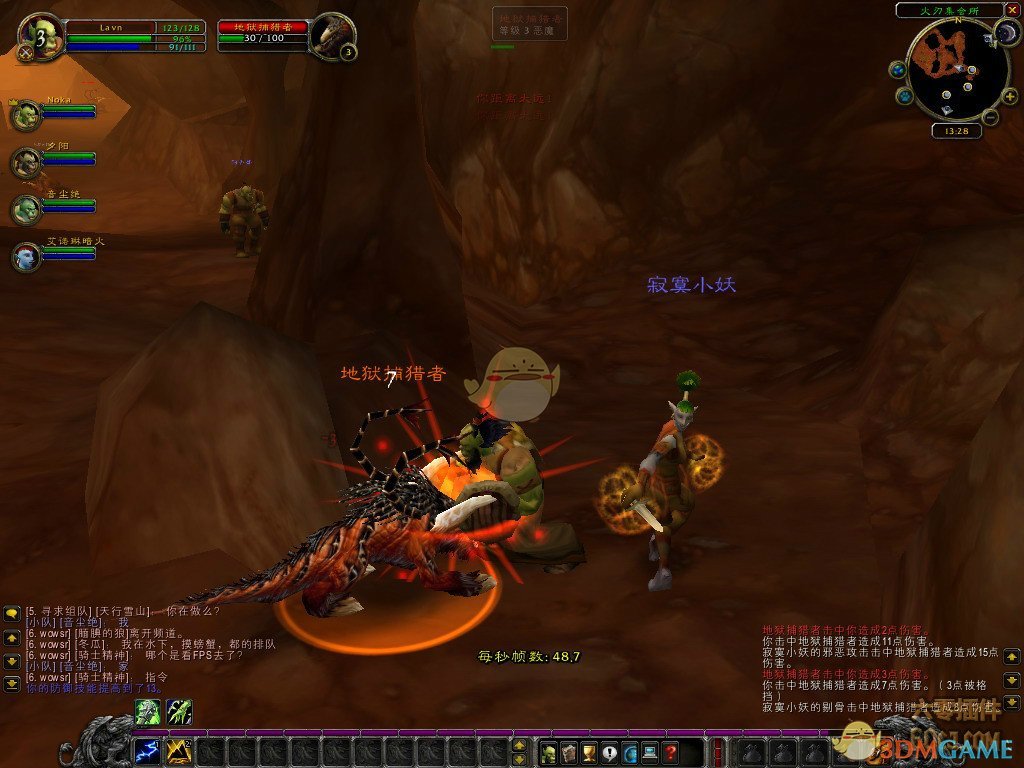Close the minimap with the X button
The width and height of the screenshot is (1024, 768).
1012,10
